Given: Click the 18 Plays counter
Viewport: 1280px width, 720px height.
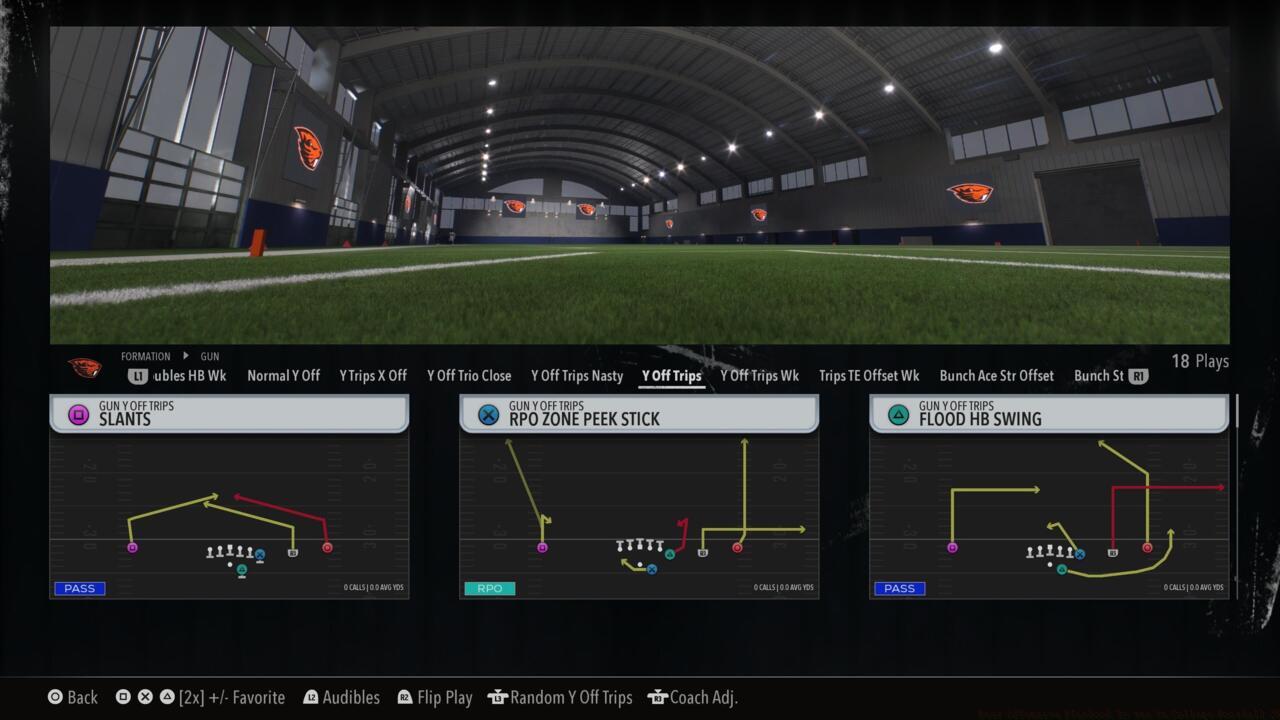Looking at the screenshot, I should pos(1200,361).
